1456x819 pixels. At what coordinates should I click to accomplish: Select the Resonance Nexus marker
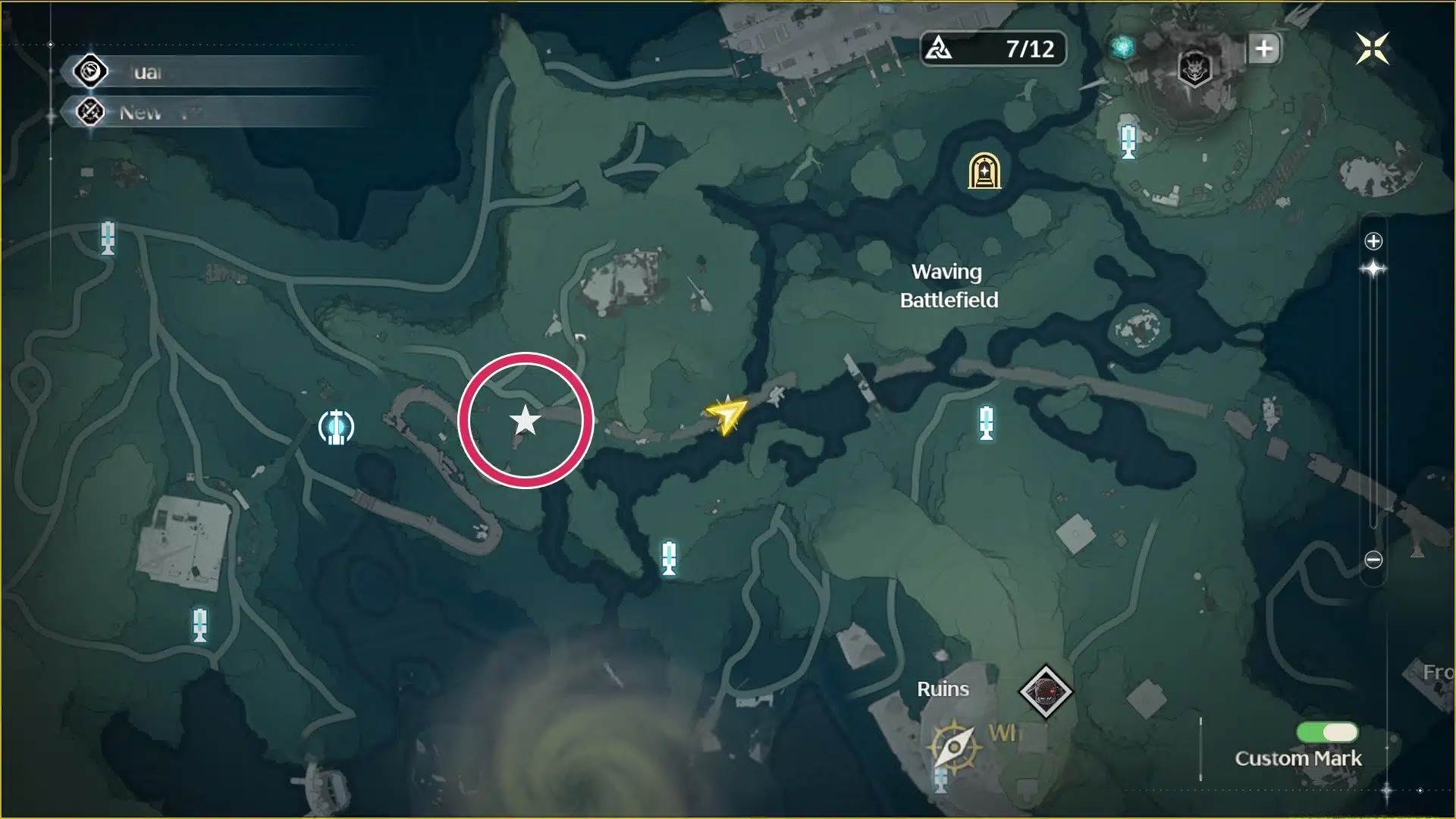coord(336,427)
